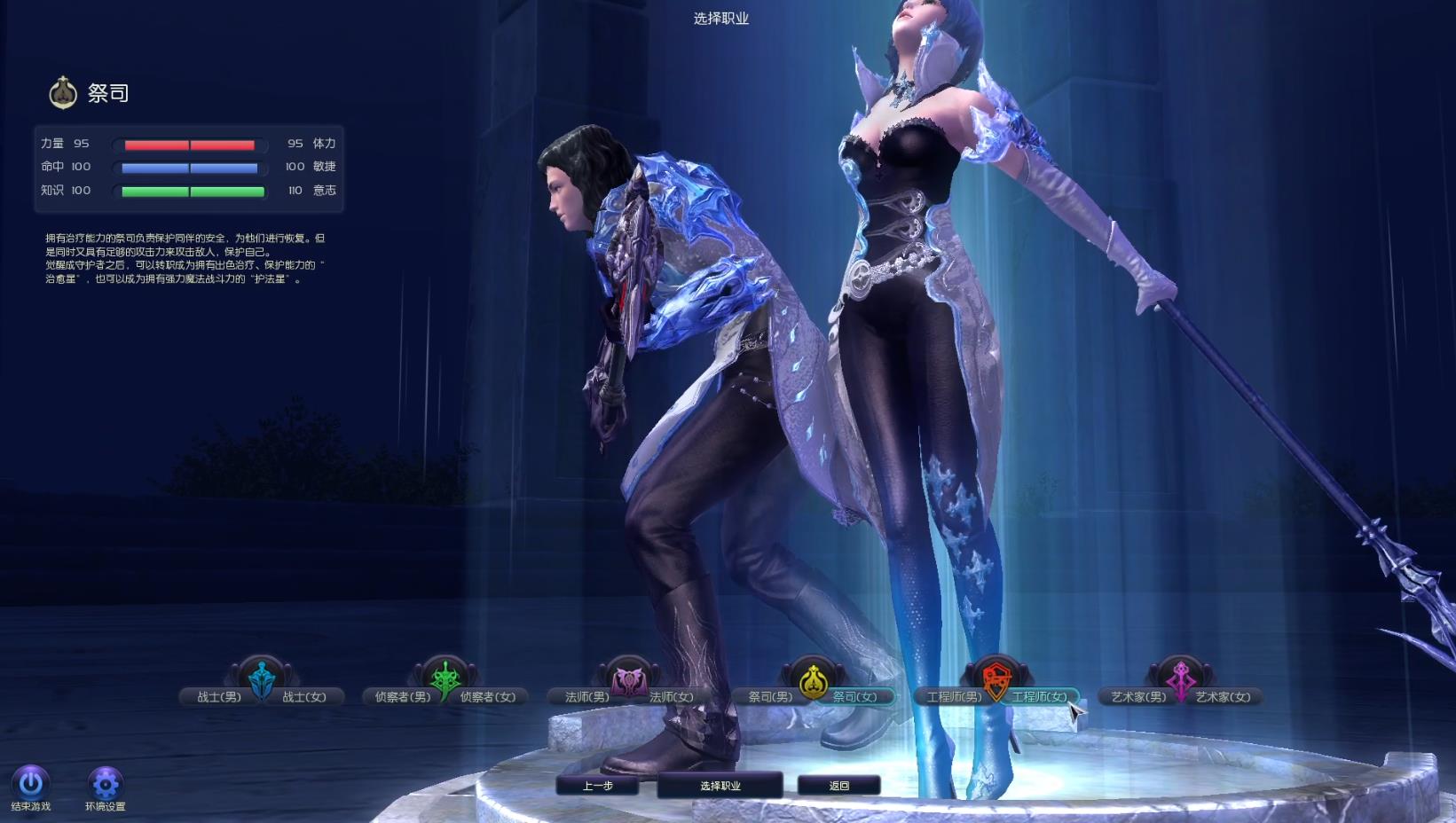Select the female Artist class 艺术家(女)

(x=1224, y=697)
